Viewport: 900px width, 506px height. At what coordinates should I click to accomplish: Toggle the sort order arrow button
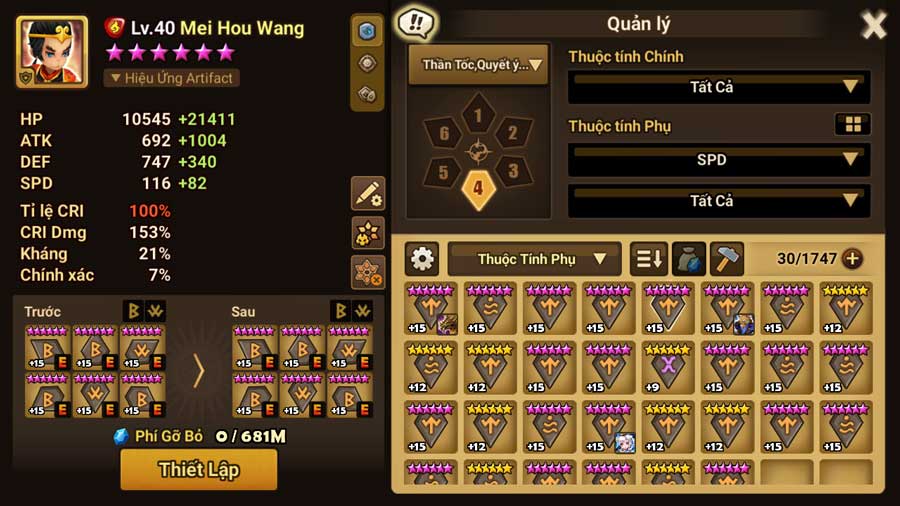tap(648, 259)
